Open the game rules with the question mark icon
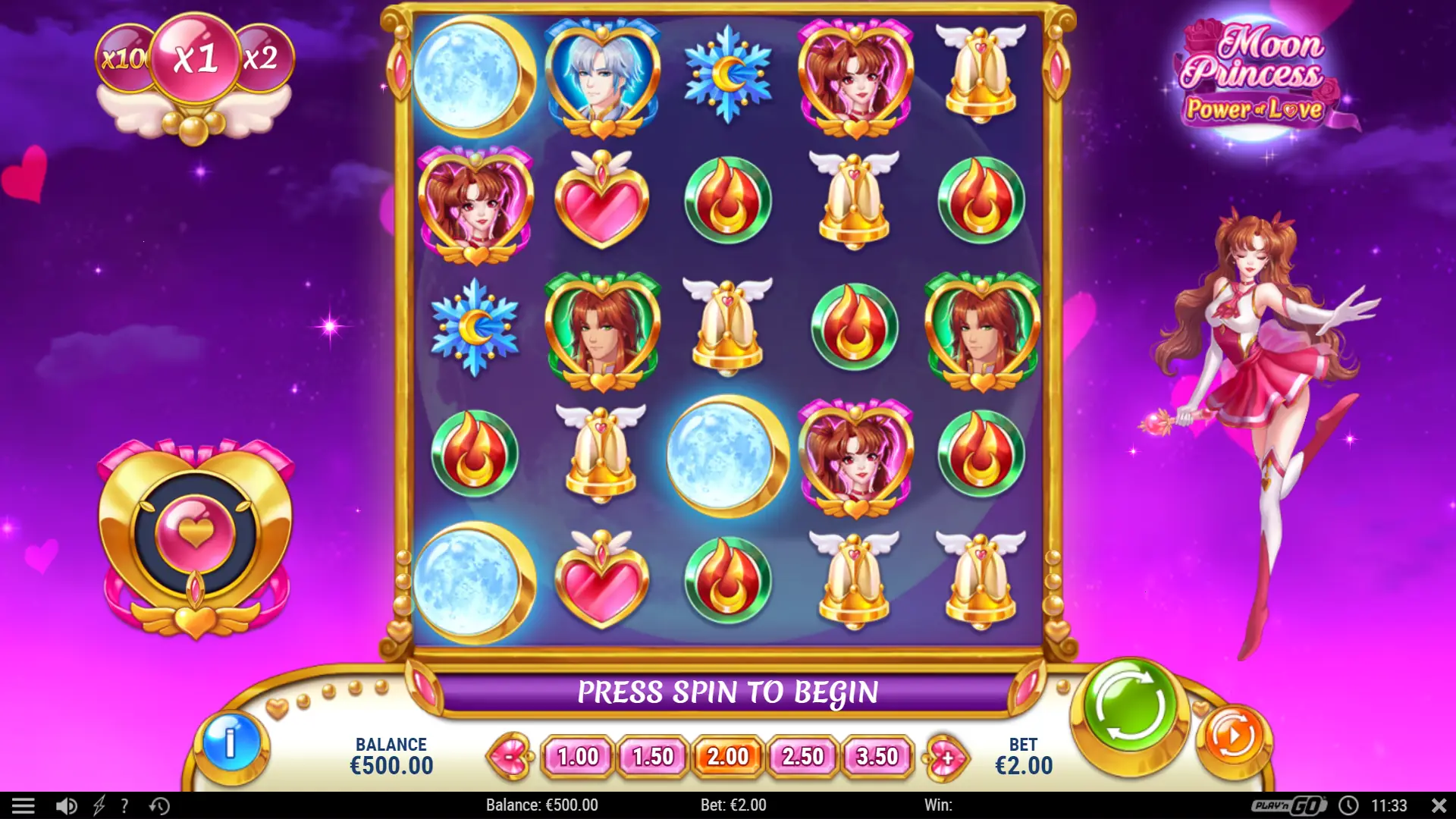The width and height of the screenshot is (1456, 819). point(124,805)
